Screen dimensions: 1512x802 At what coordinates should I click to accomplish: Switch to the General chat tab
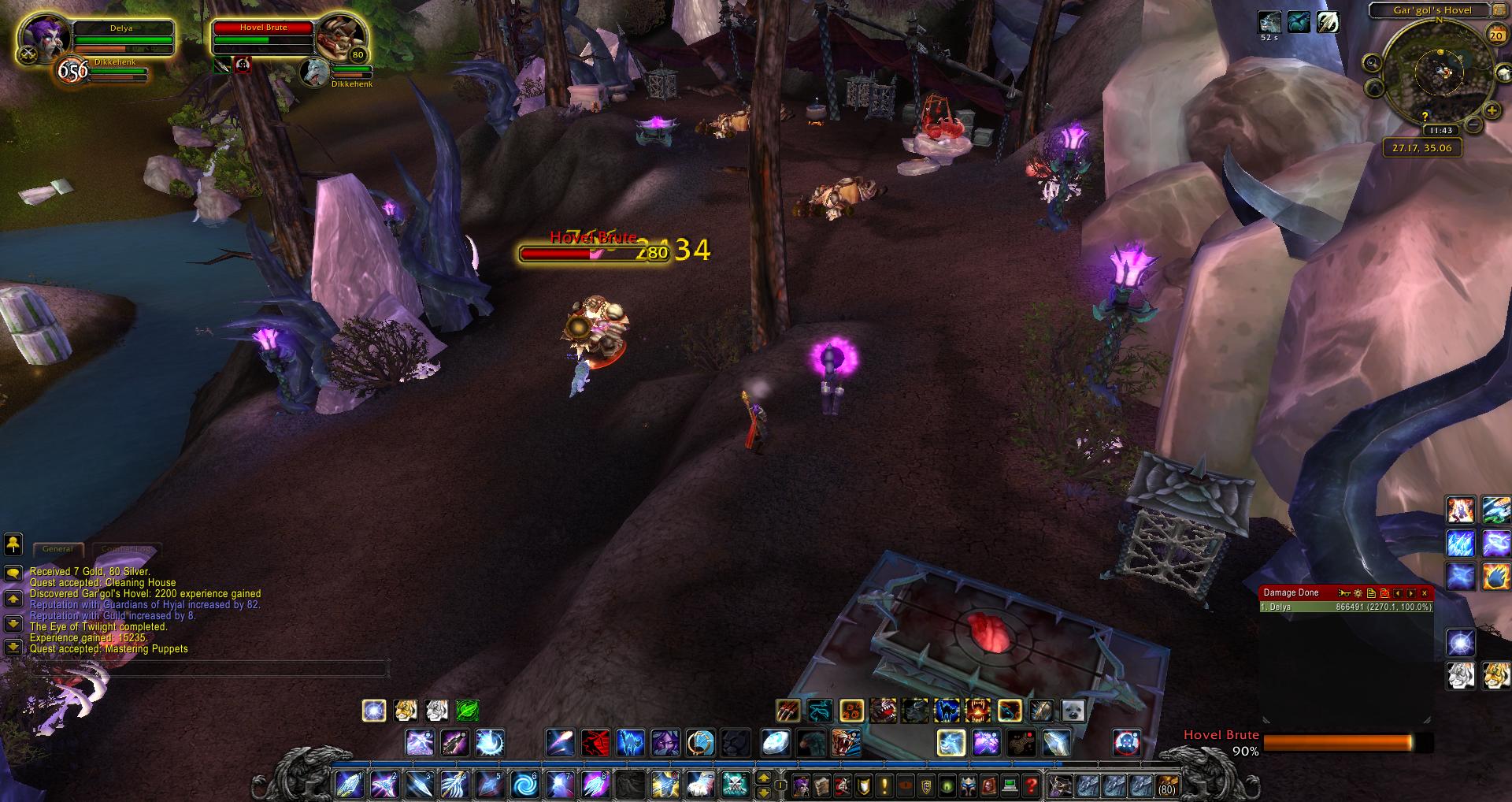57,549
